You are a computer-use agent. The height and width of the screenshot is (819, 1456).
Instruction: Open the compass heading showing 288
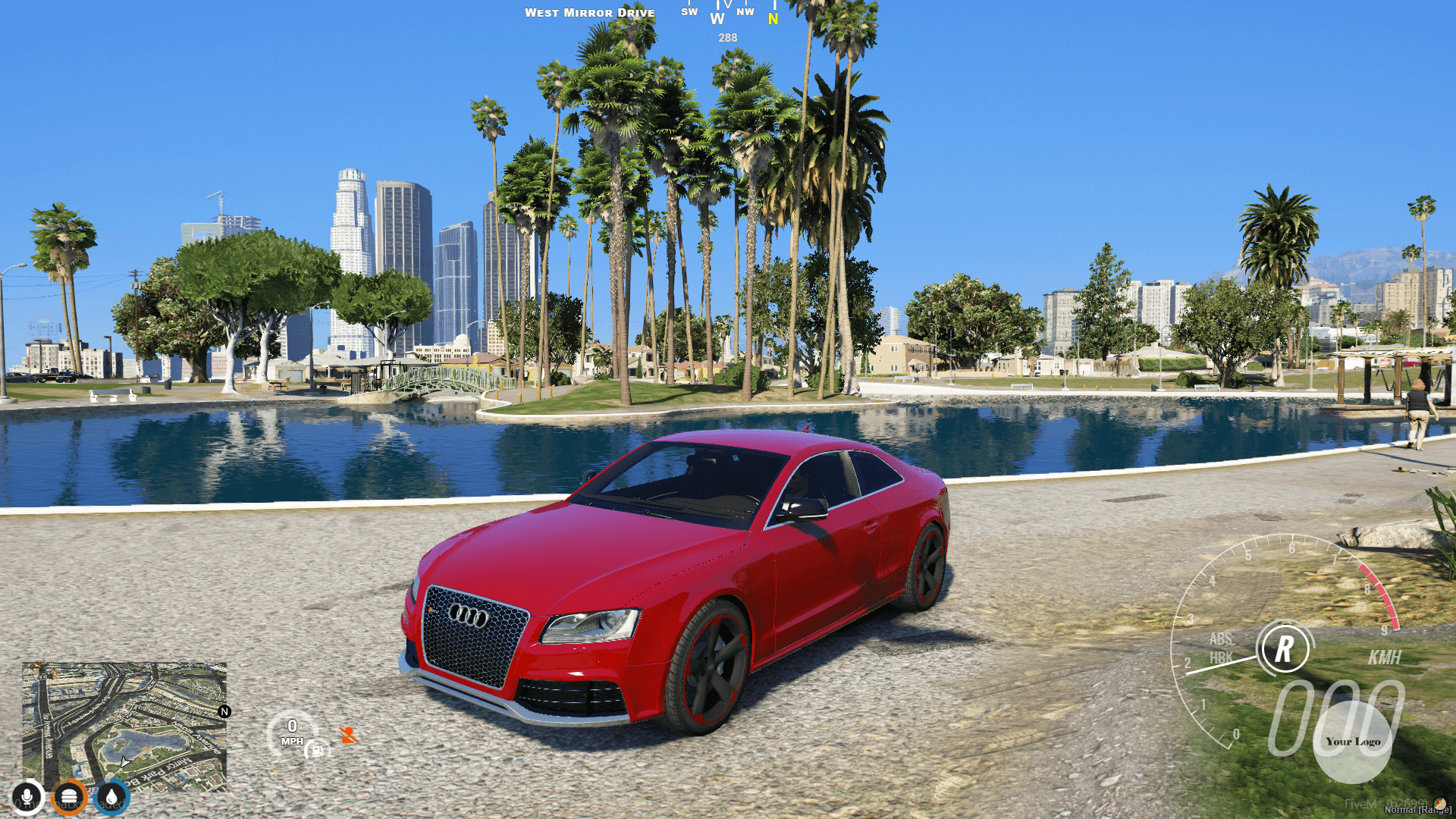[x=726, y=36]
